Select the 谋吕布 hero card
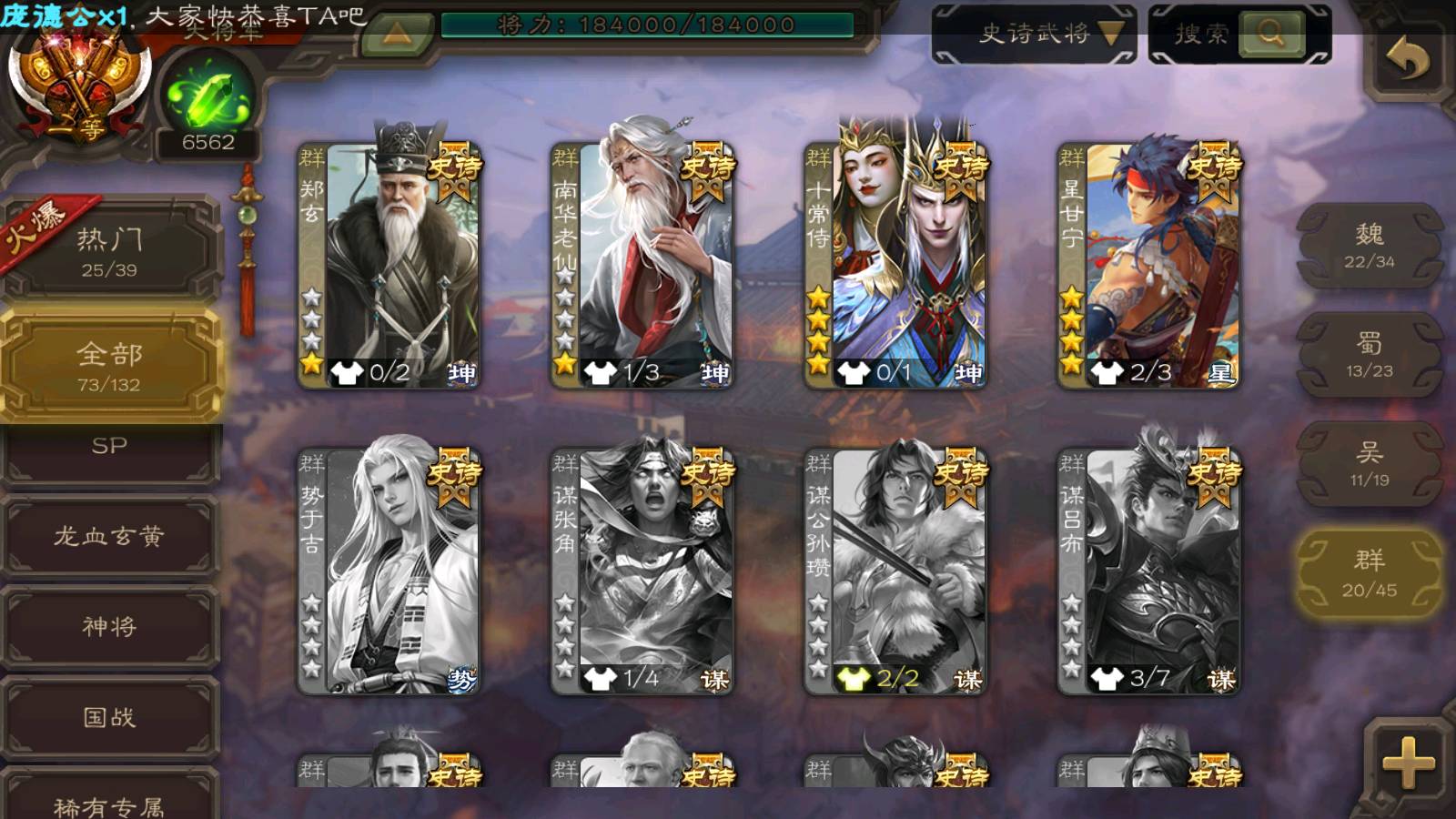Screen dimensions: 1456x819 (x=1148, y=570)
